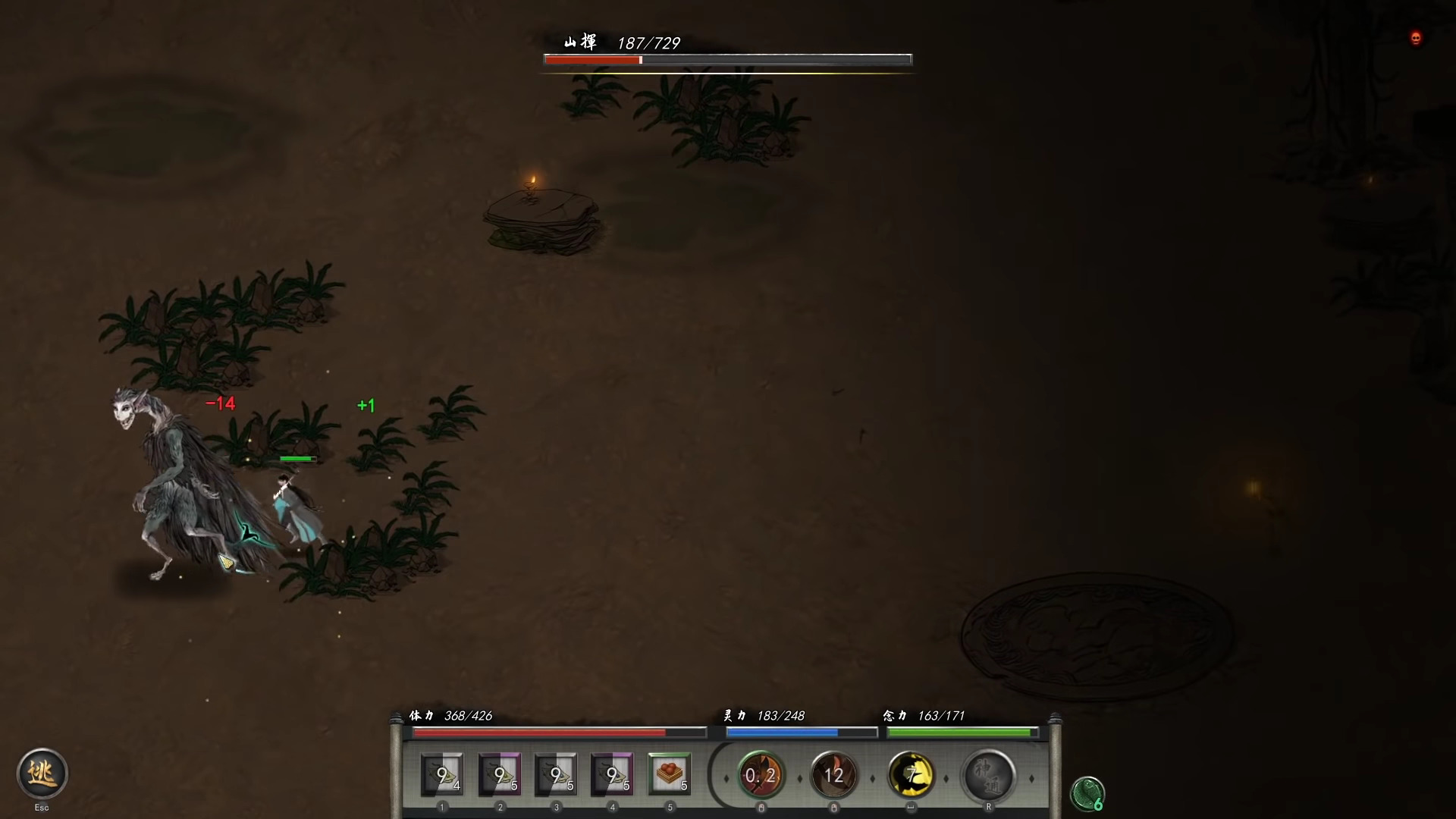Click the blue 灵力 spirit bar
The height and width of the screenshot is (819, 1456).
802,733
